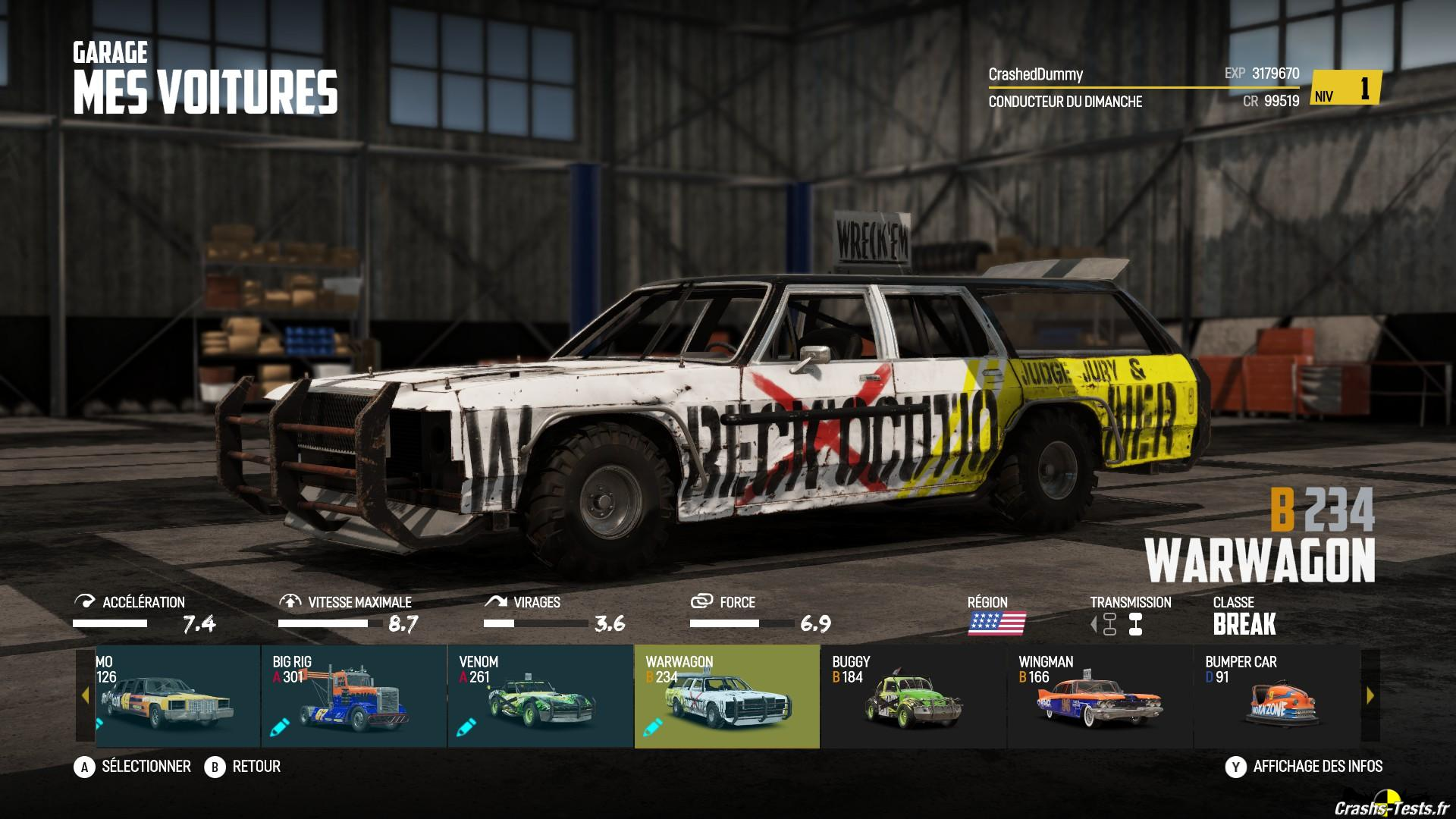Choose the Wingman car tile
The width and height of the screenshot is (1456, 819).
pyautogui.click(x=1100, y=697)
